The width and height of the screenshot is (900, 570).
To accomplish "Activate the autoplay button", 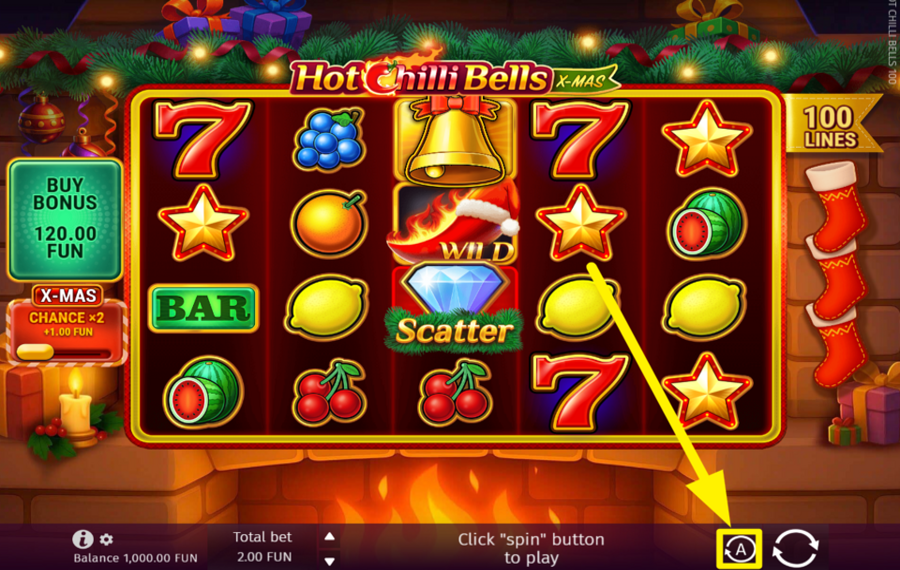I will click(741, 548).
